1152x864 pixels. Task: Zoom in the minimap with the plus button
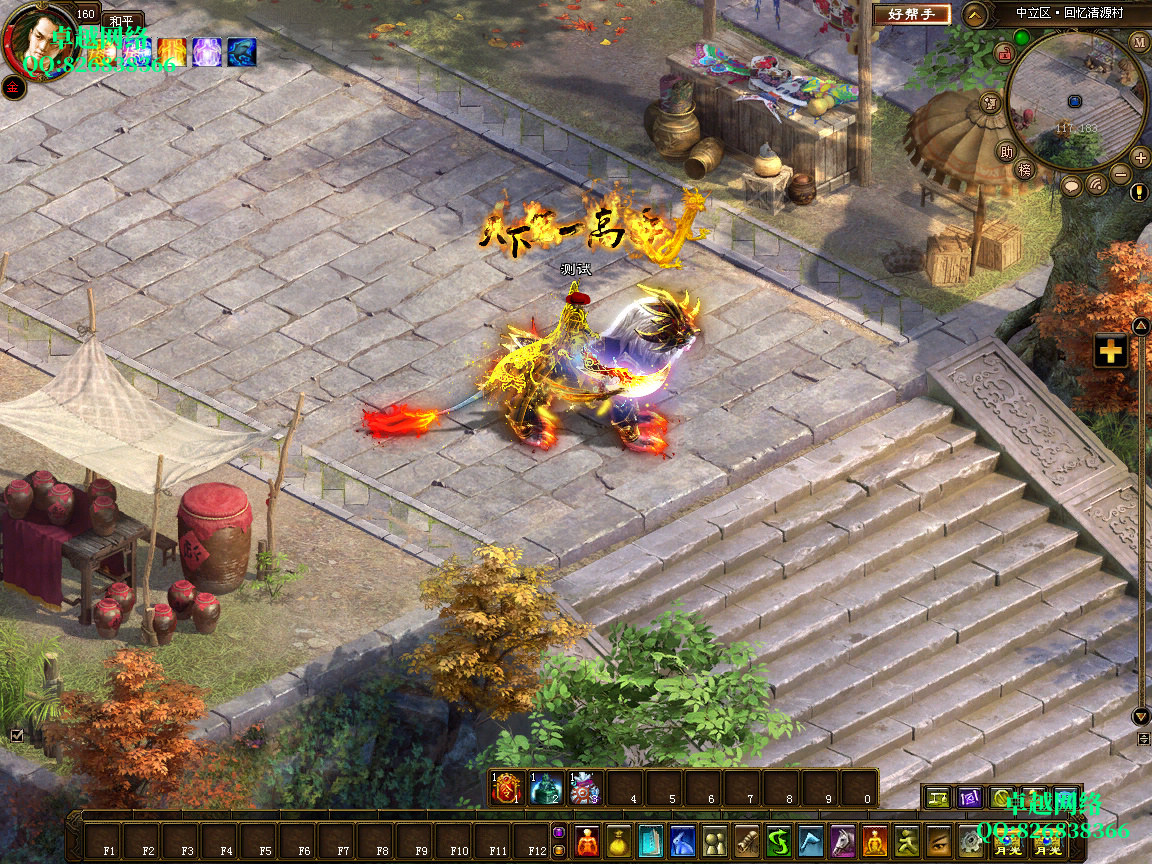1140,157
